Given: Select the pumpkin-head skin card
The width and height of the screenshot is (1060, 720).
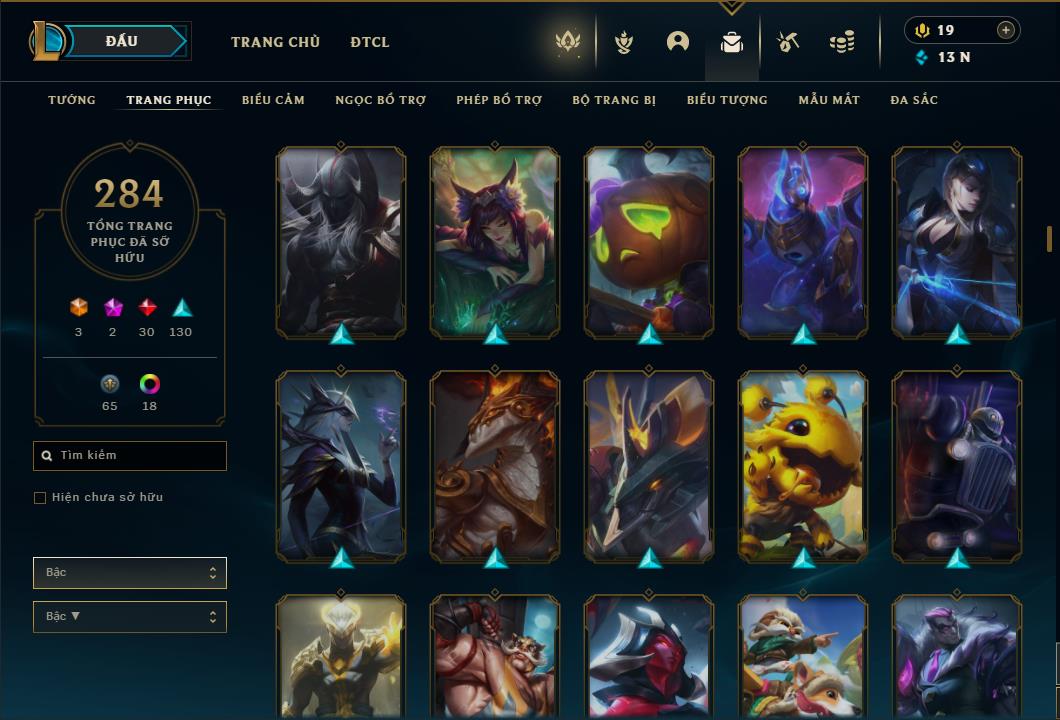Looking at the screenshot, I should (649, 241).
